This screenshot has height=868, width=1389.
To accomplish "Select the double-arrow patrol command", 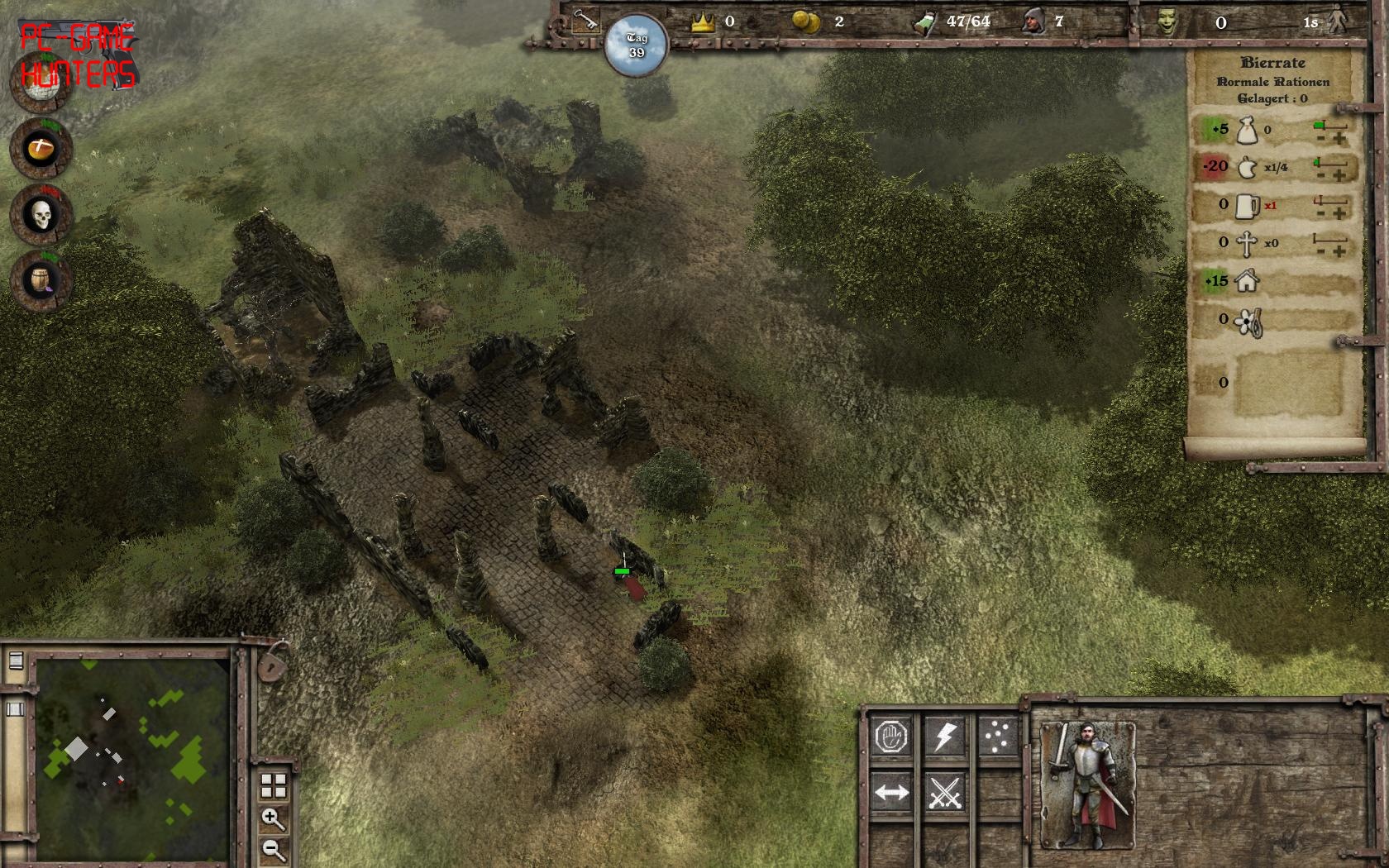I will point(891,793).
